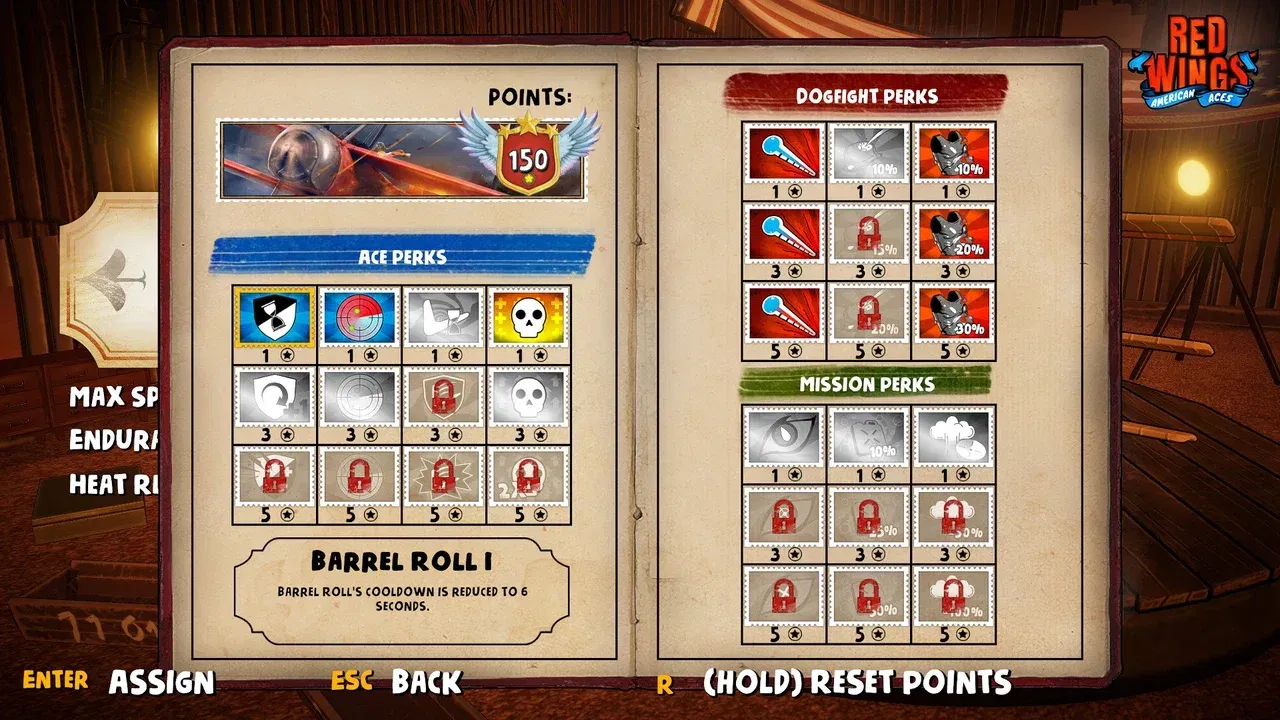
Task: Select the yellow skull perk stamp
Action: click(531, 318)
